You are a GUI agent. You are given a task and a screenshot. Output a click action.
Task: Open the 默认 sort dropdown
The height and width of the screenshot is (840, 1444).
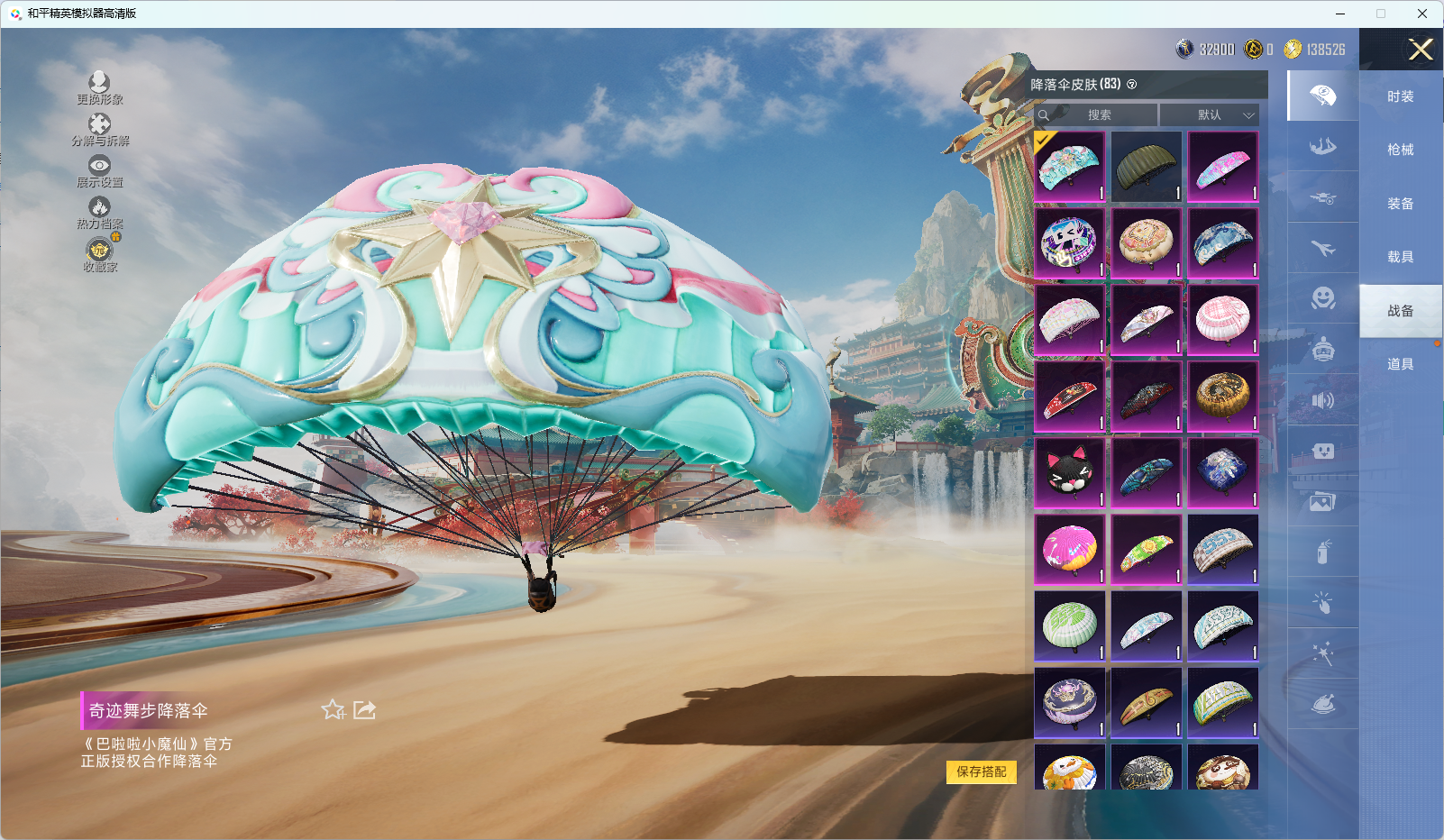(1210, 115)
